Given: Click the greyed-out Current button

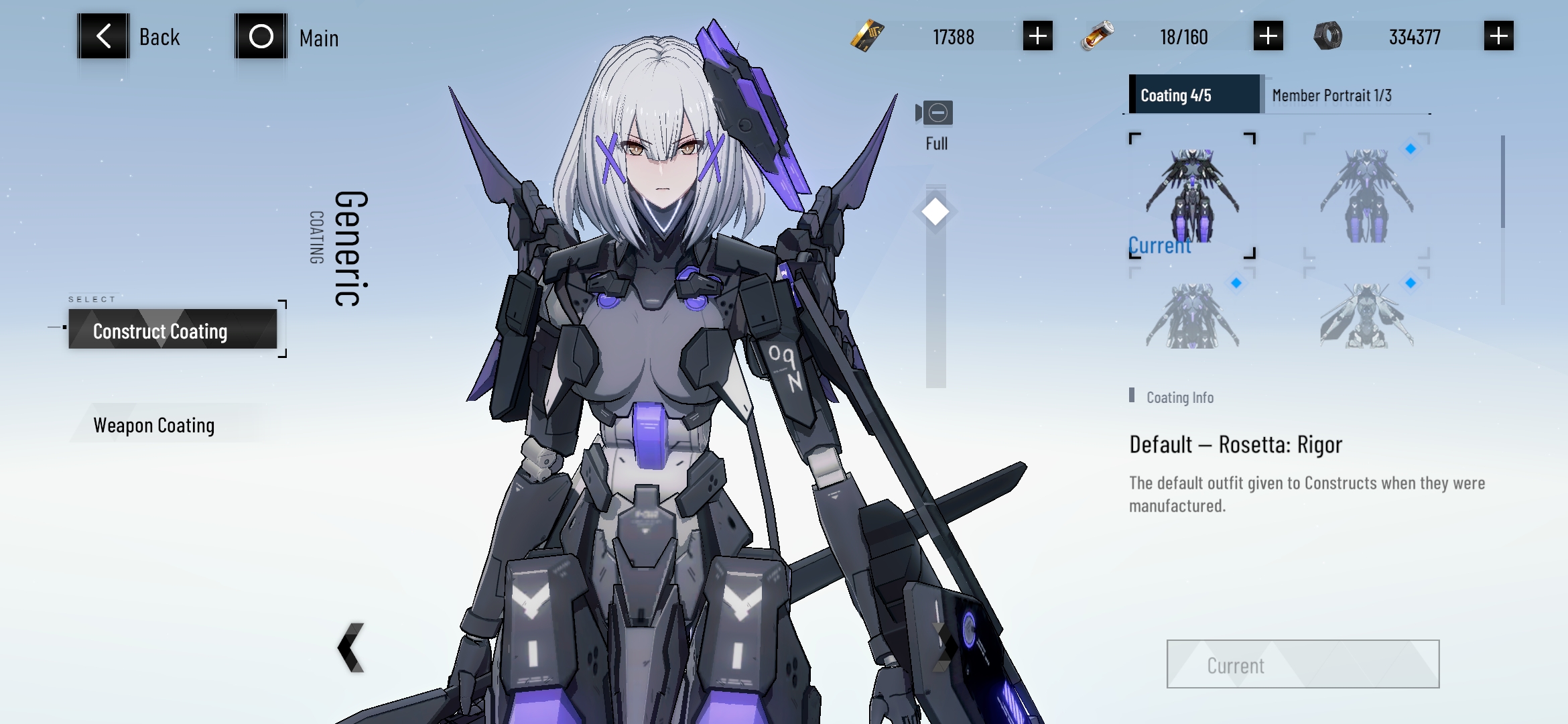Looking at the screenshot, I should click(1303, 664).
